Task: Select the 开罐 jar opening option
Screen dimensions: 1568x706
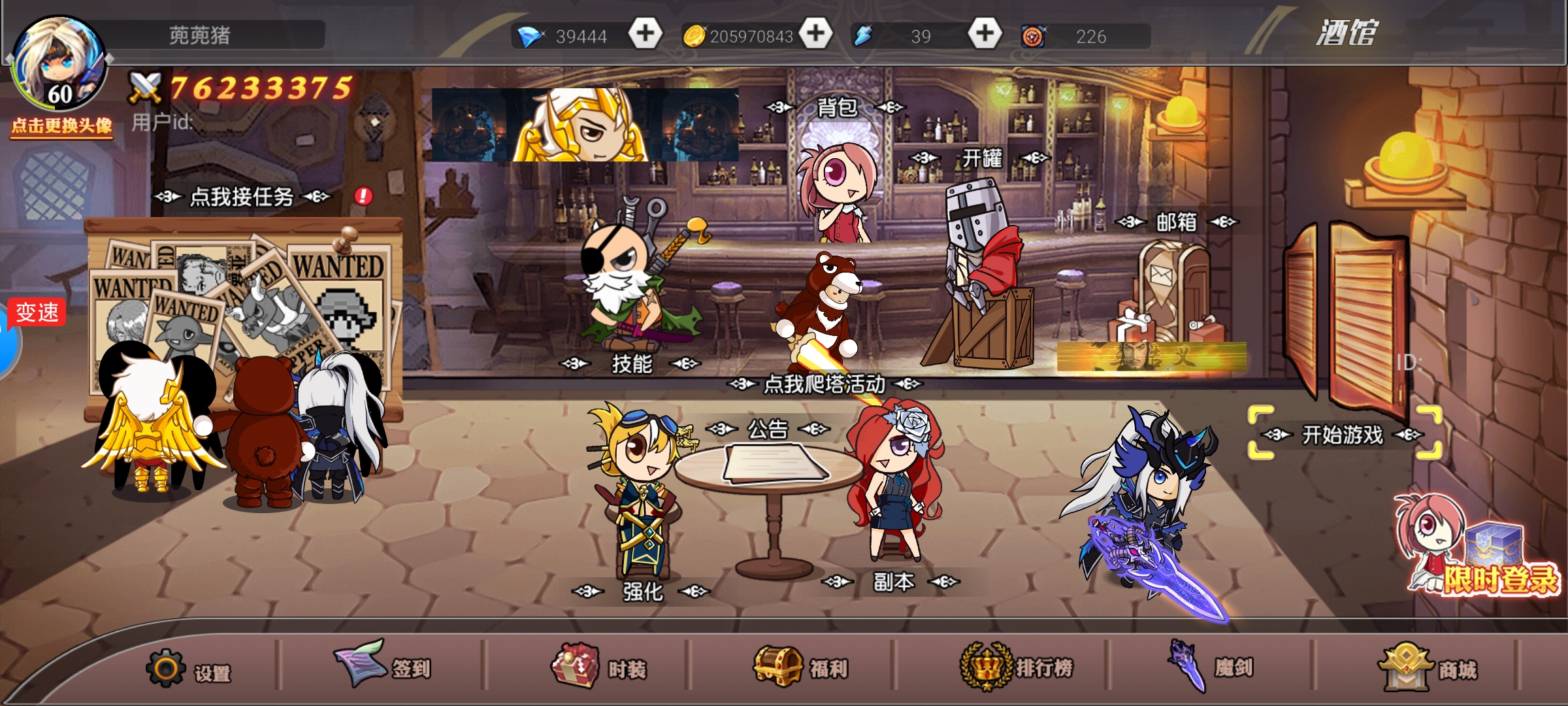Action: pos(981,158)
